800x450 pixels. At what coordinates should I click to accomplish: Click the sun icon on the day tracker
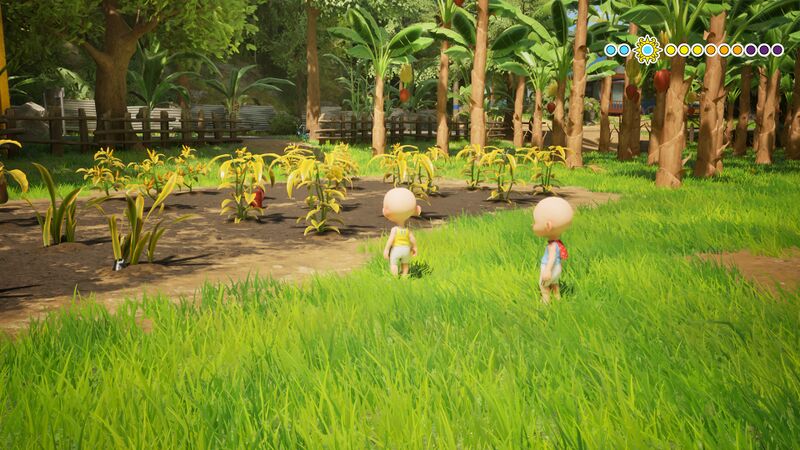click(x=647, y=49)
